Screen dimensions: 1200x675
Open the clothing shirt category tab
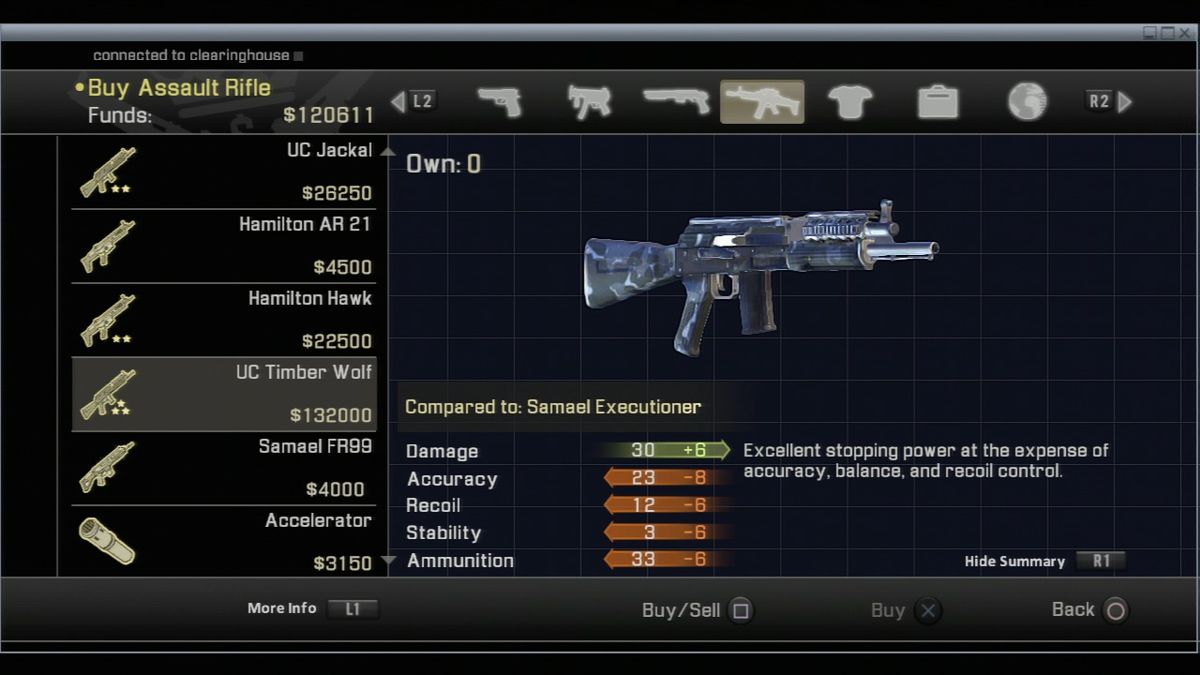850,102
